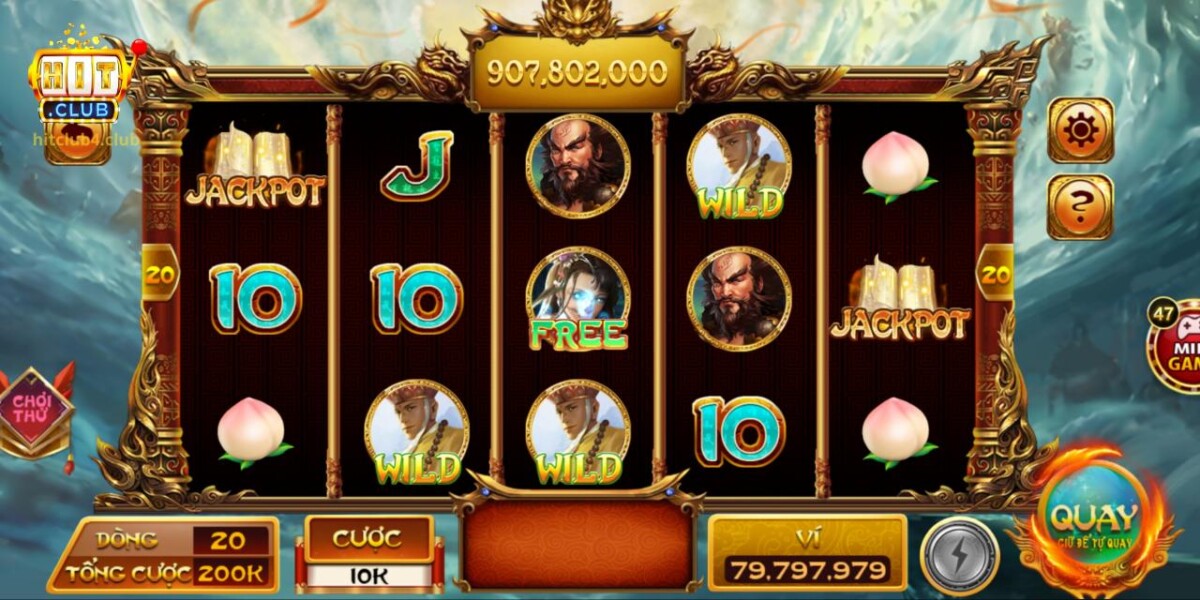Spin the reels with the QUAY button
The height and width of the screenshot is (600, 1200).
1093,520
